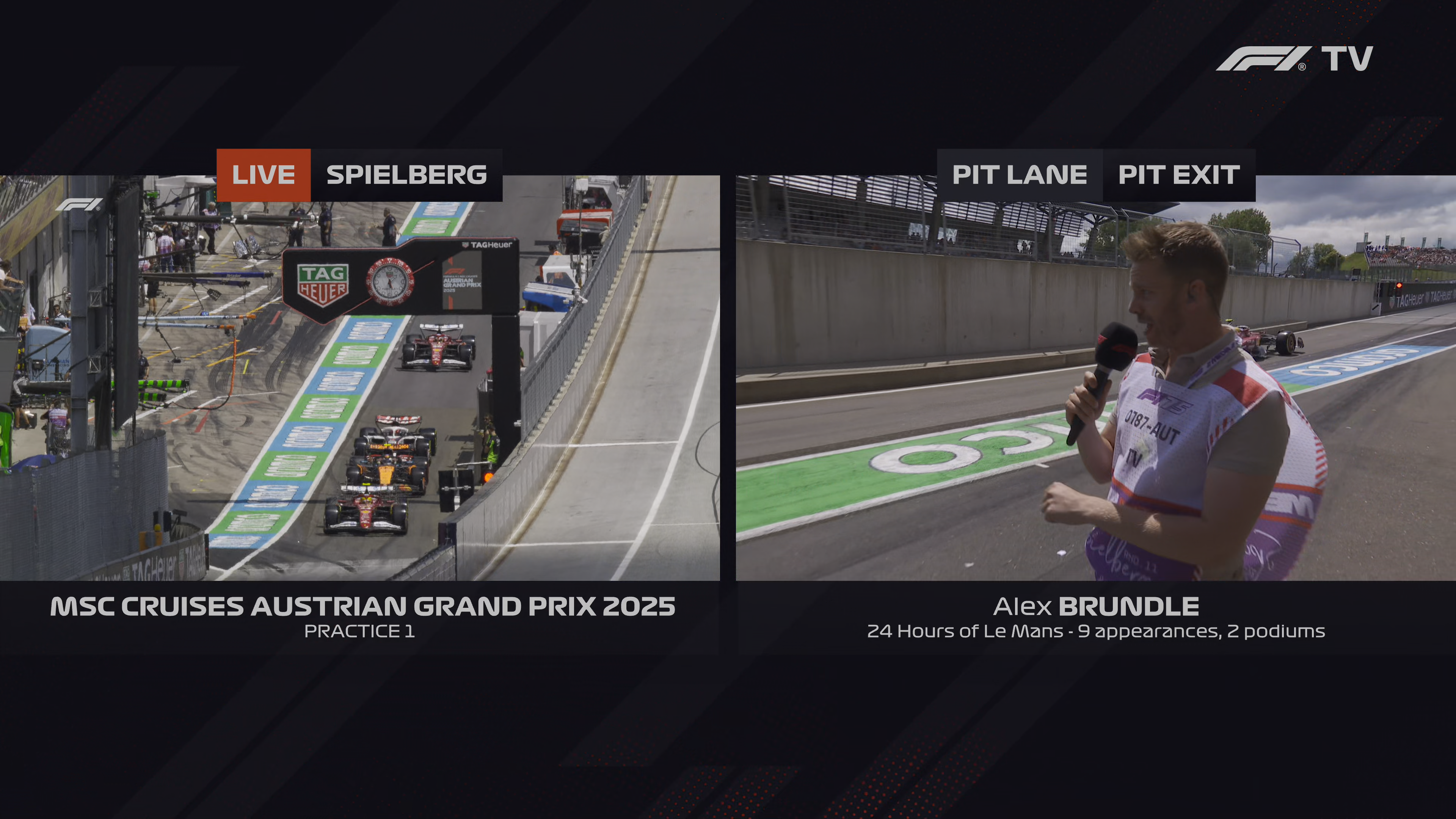The width and height of the screenshot is (1456, 819).
Task: Click the Austrian Grand Prix 2025 title
Action: (362, 607)
